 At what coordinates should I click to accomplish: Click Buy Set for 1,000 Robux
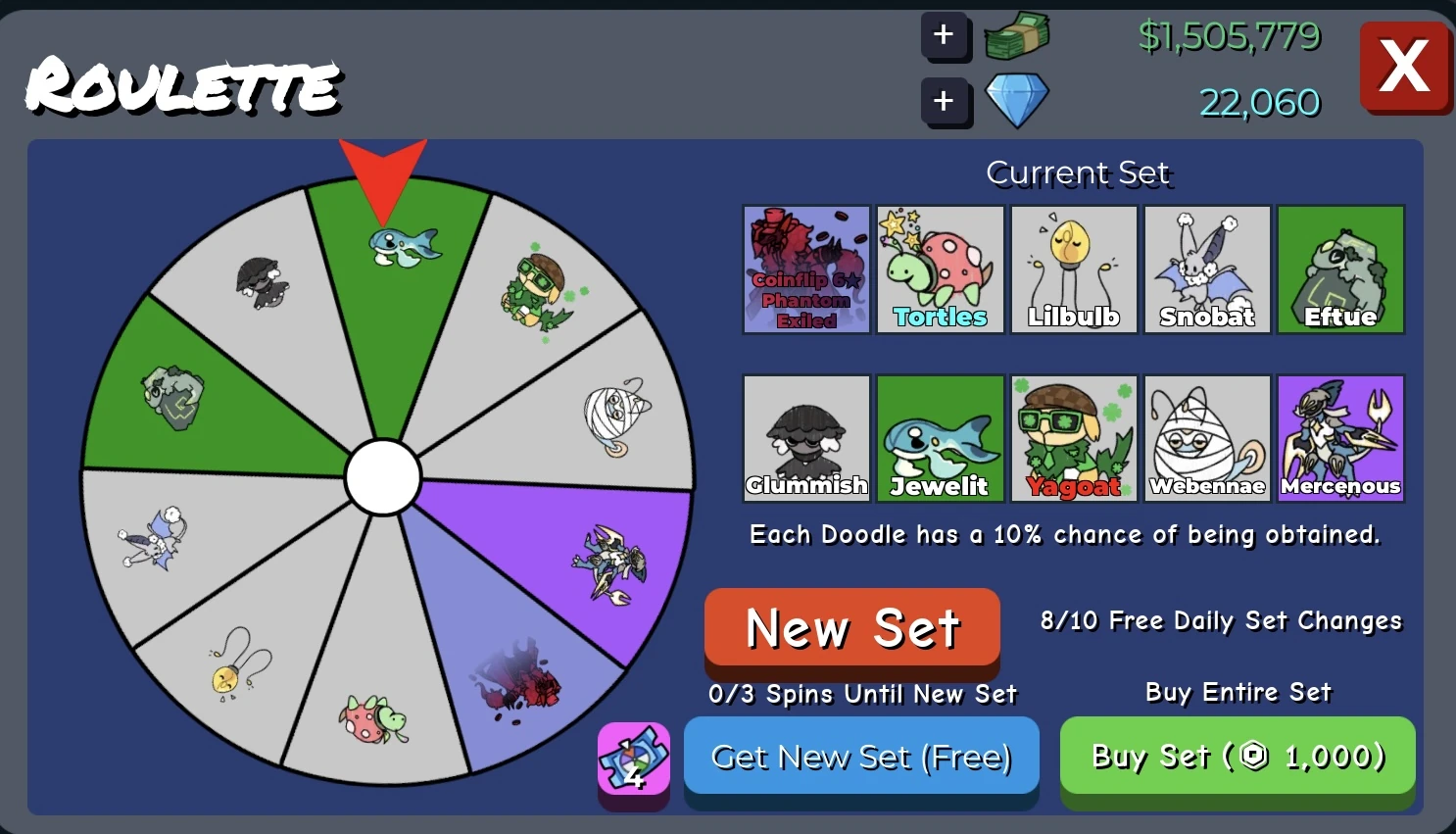tap(1237, 757)
